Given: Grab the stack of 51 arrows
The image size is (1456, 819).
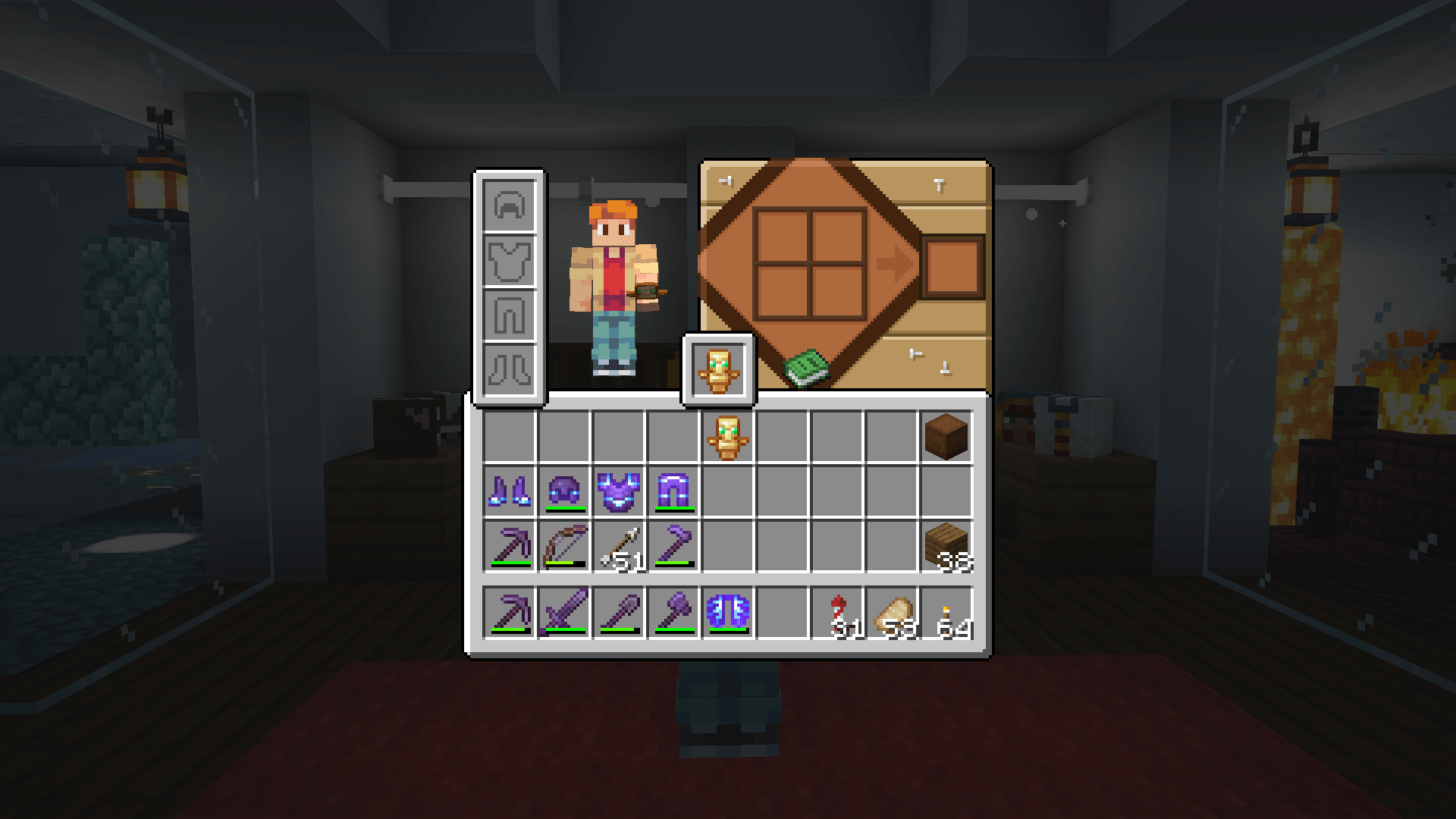Looking at the screenshot, I should pos(618,544).
